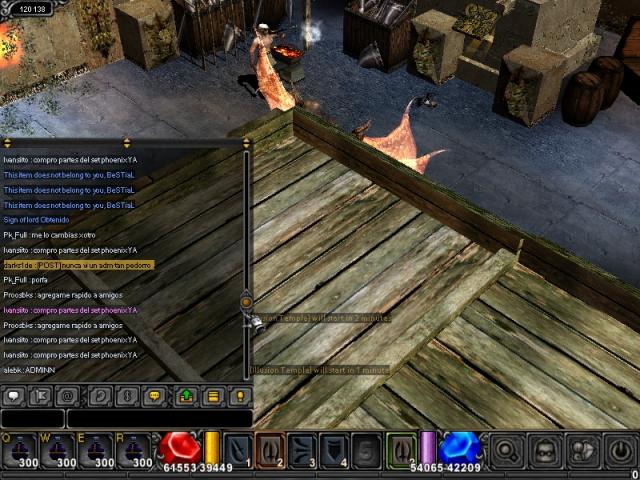Use the Q potion slot
Image resolution: width=640 pixels, height=480 pixels.
click(x=20, y=451)
